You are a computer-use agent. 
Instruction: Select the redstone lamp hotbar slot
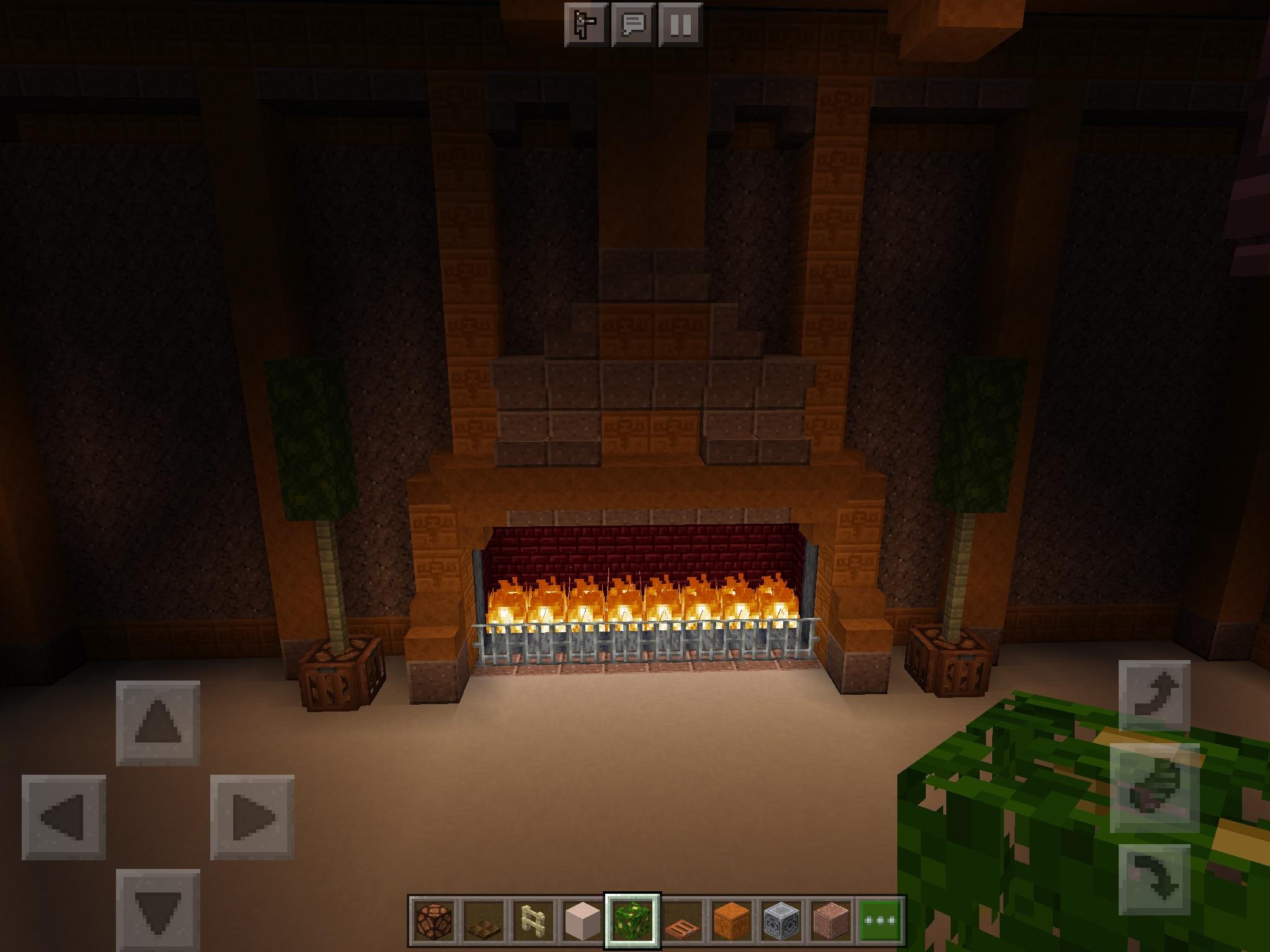point(434,919)
